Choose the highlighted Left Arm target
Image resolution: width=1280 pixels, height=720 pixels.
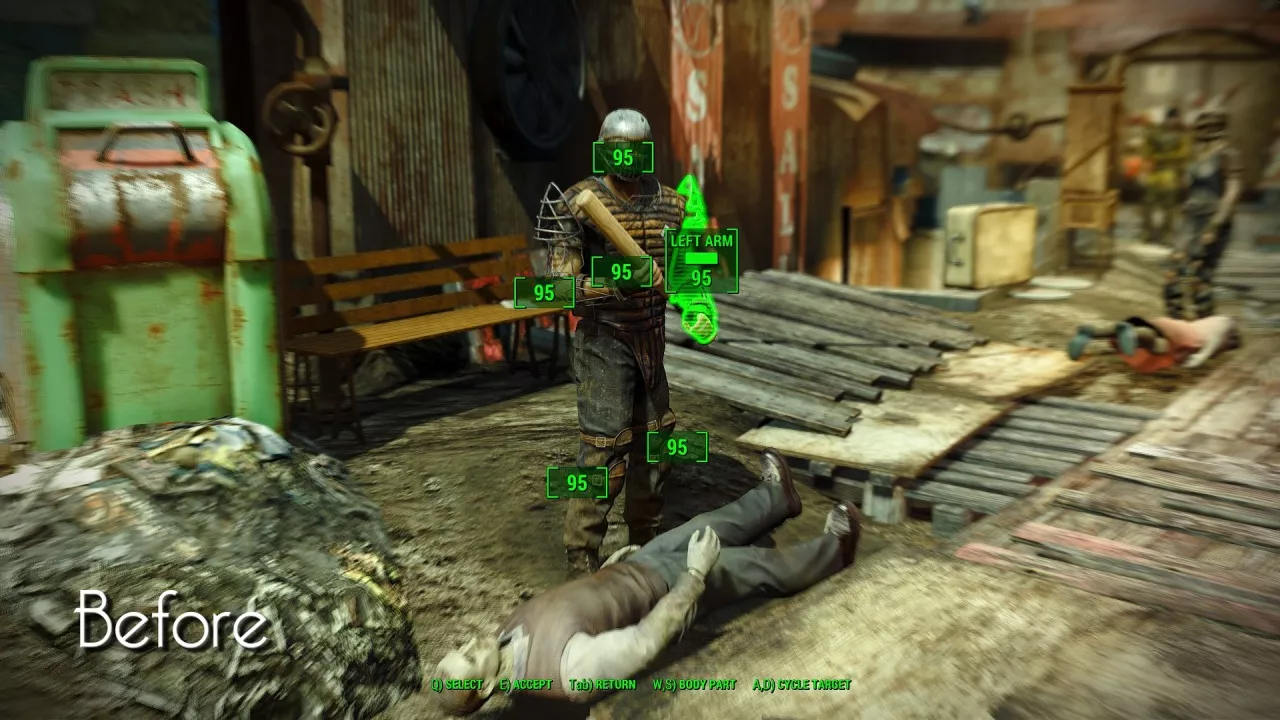(702, 260)
